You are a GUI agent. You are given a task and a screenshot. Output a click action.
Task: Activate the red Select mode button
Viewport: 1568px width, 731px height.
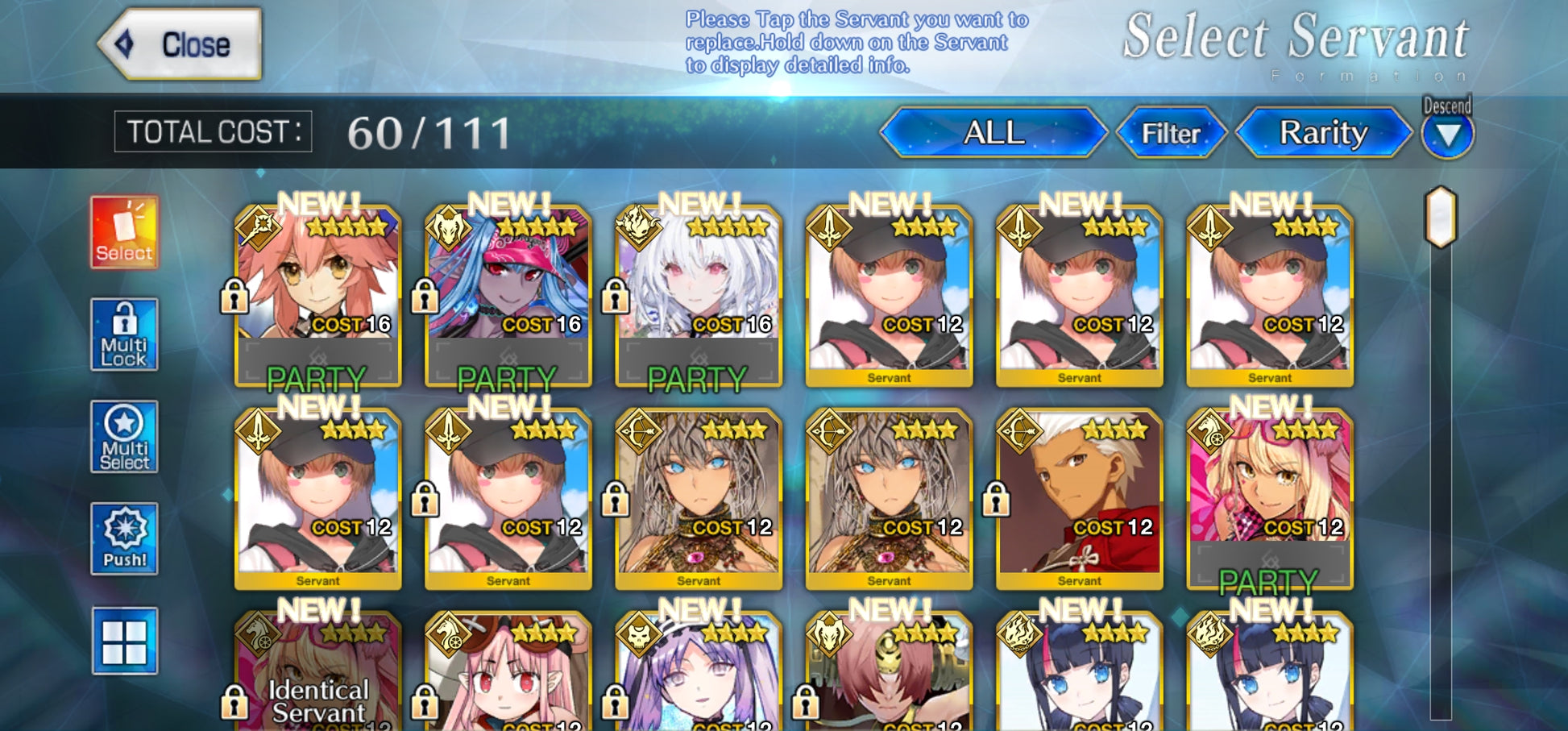(124, 232)
